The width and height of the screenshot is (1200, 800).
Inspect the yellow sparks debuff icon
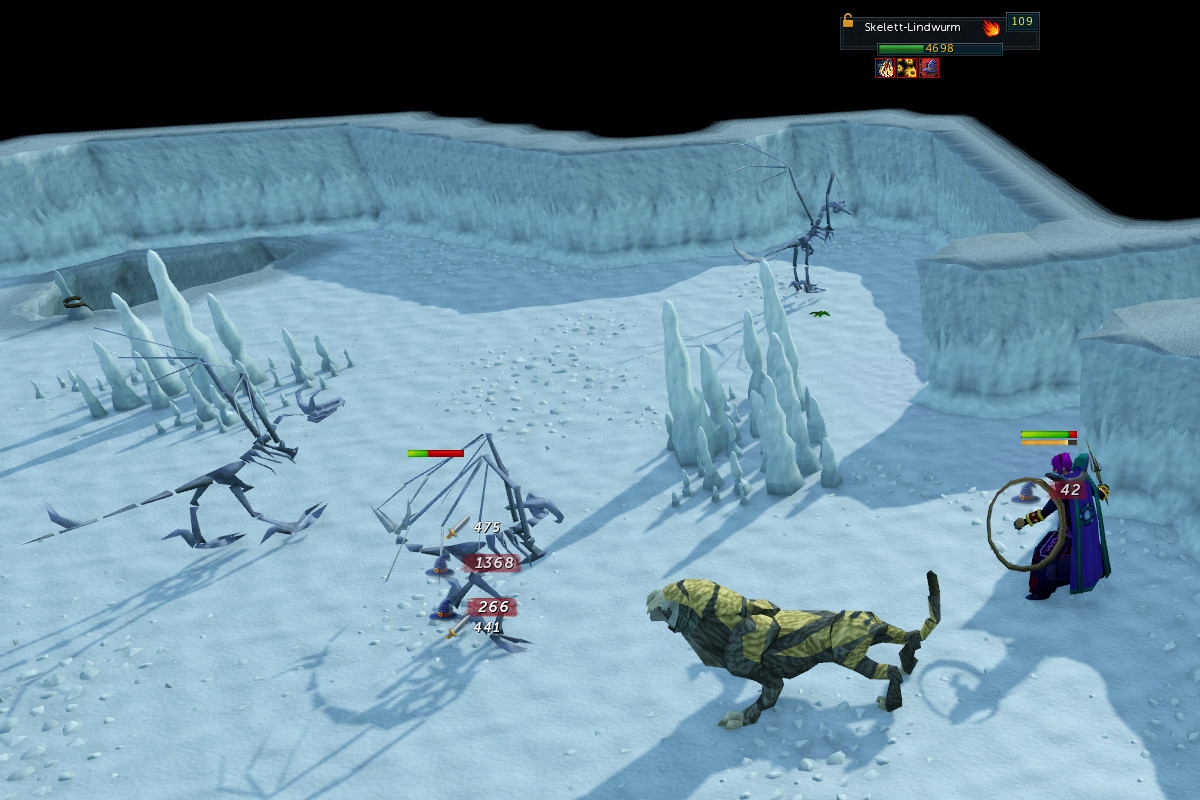click(x=907, y=68)
